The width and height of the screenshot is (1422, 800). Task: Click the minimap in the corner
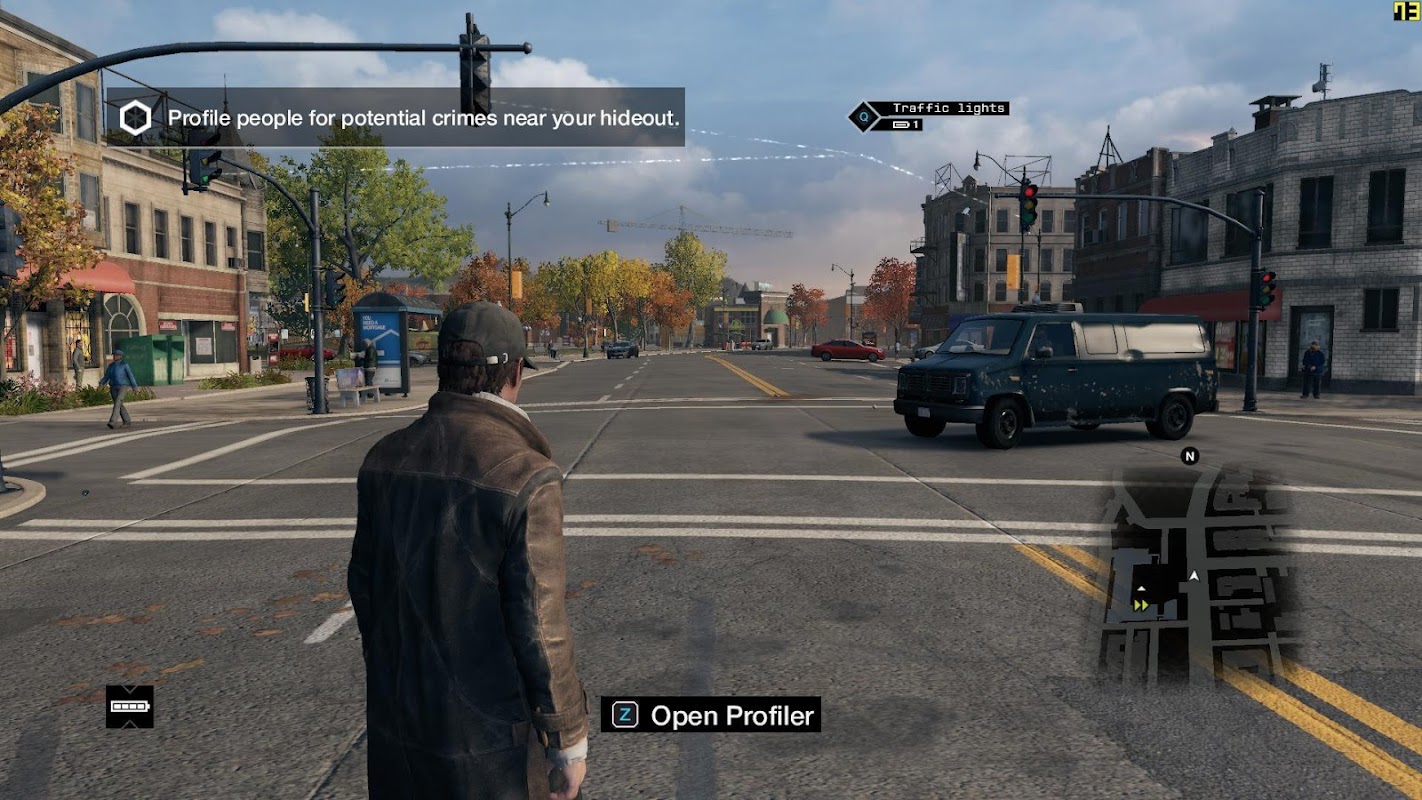1200,572
